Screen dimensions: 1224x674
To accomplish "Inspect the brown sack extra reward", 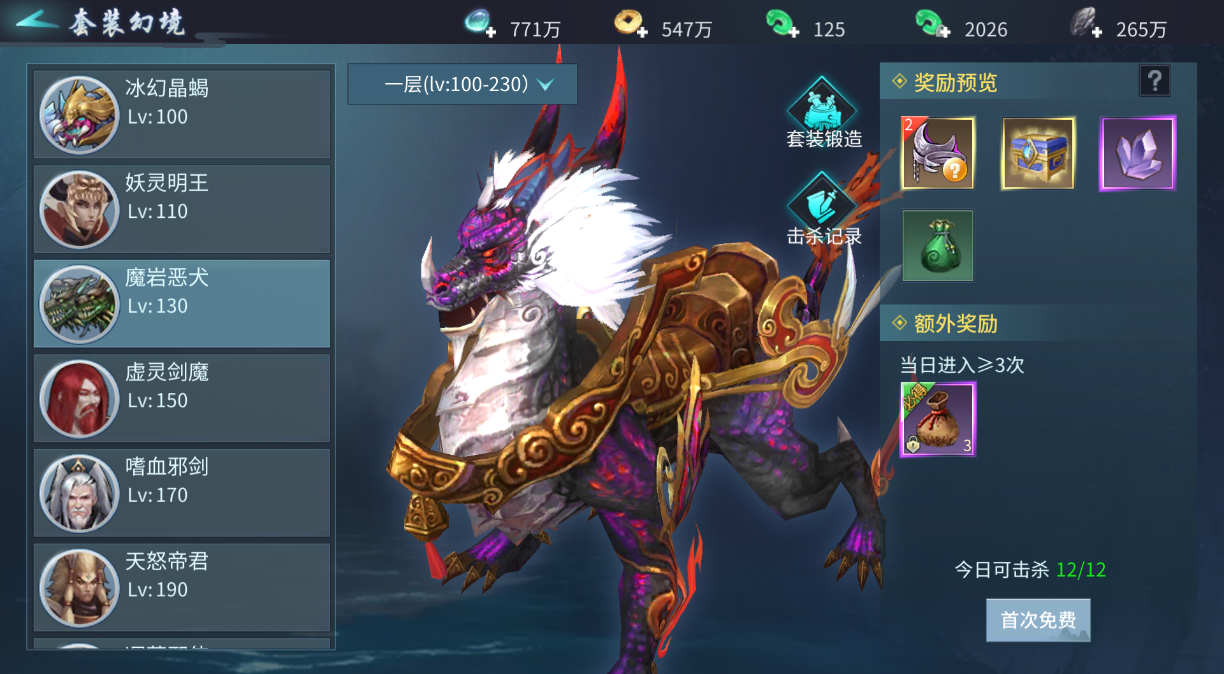I will (x=938, y=419).
